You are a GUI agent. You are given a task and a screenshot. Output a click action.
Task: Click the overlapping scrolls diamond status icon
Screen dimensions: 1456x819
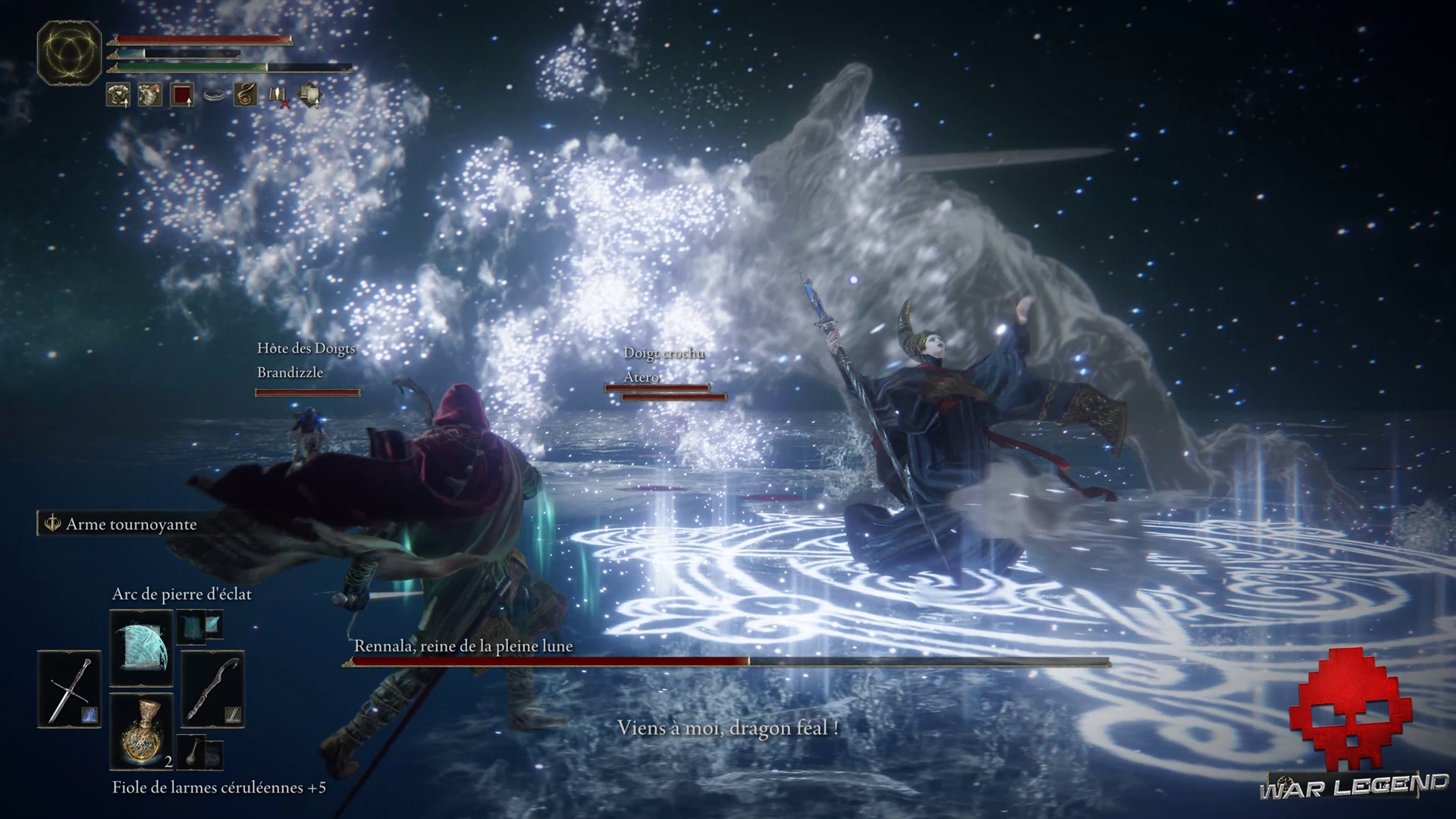point(309,95)
